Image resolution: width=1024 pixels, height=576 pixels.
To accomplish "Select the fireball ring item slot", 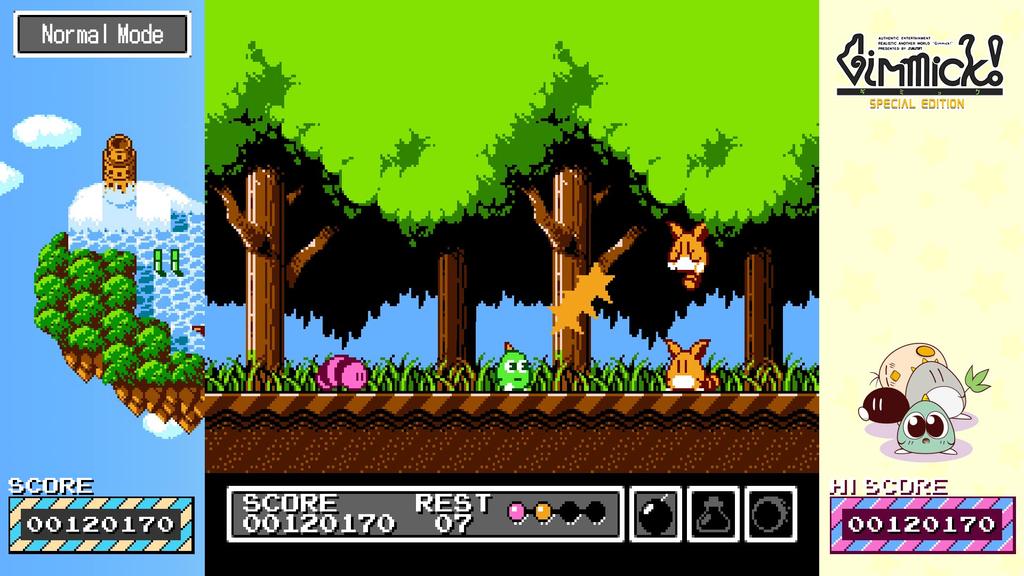I will (x=770, y=513).
